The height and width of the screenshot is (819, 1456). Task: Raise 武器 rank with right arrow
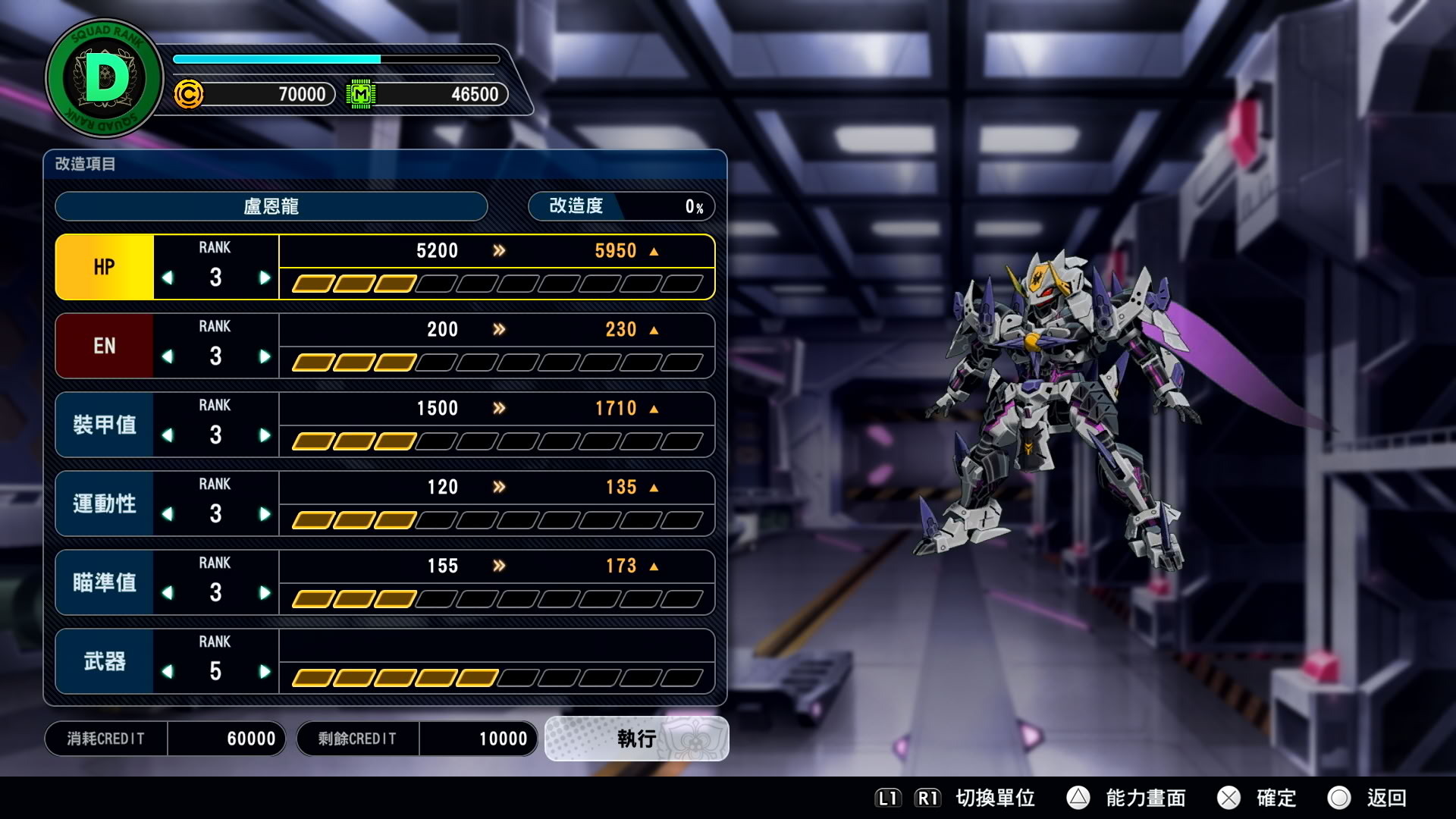[264, 672]
